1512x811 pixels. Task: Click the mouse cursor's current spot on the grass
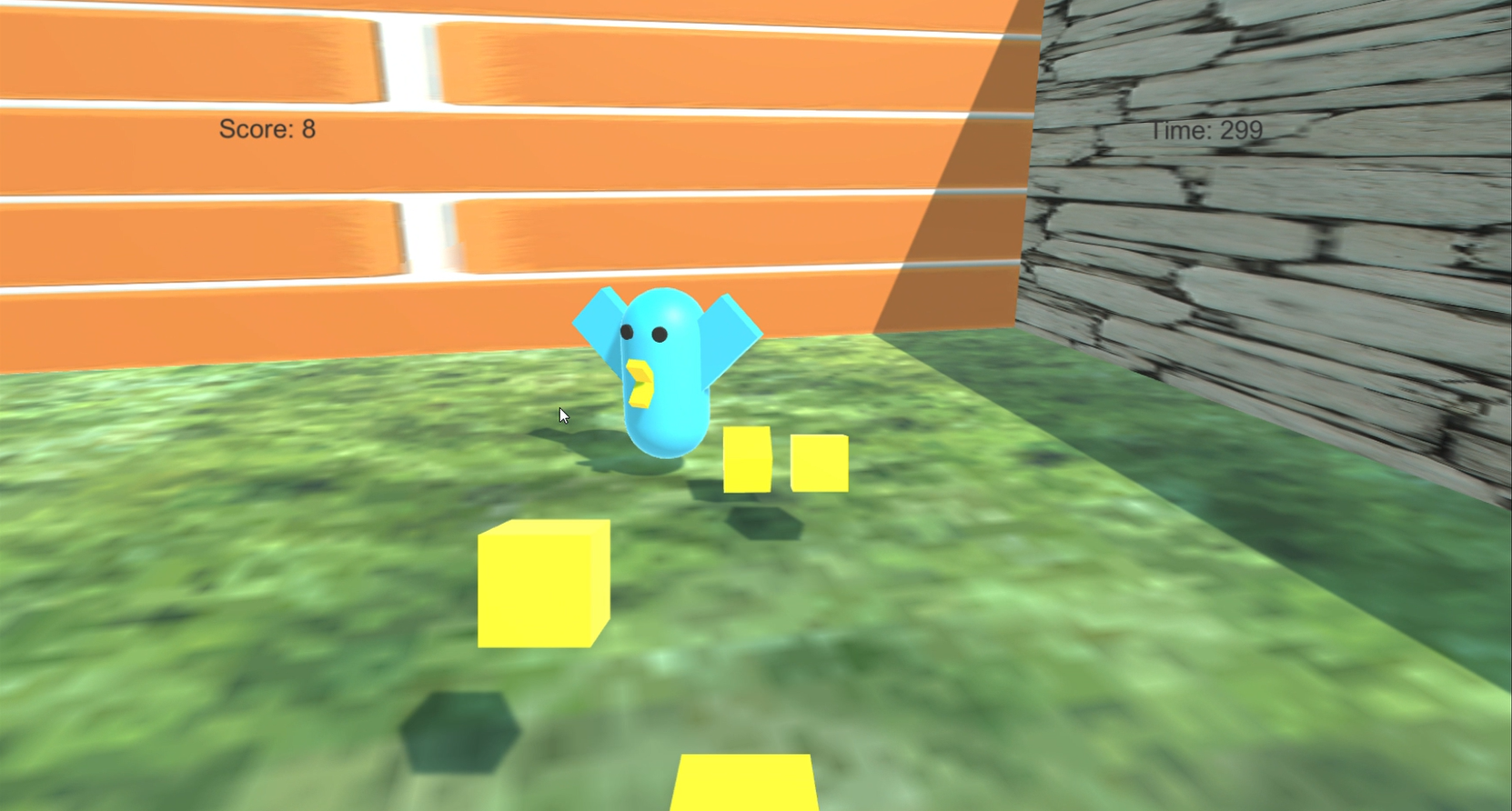[562, 416]
